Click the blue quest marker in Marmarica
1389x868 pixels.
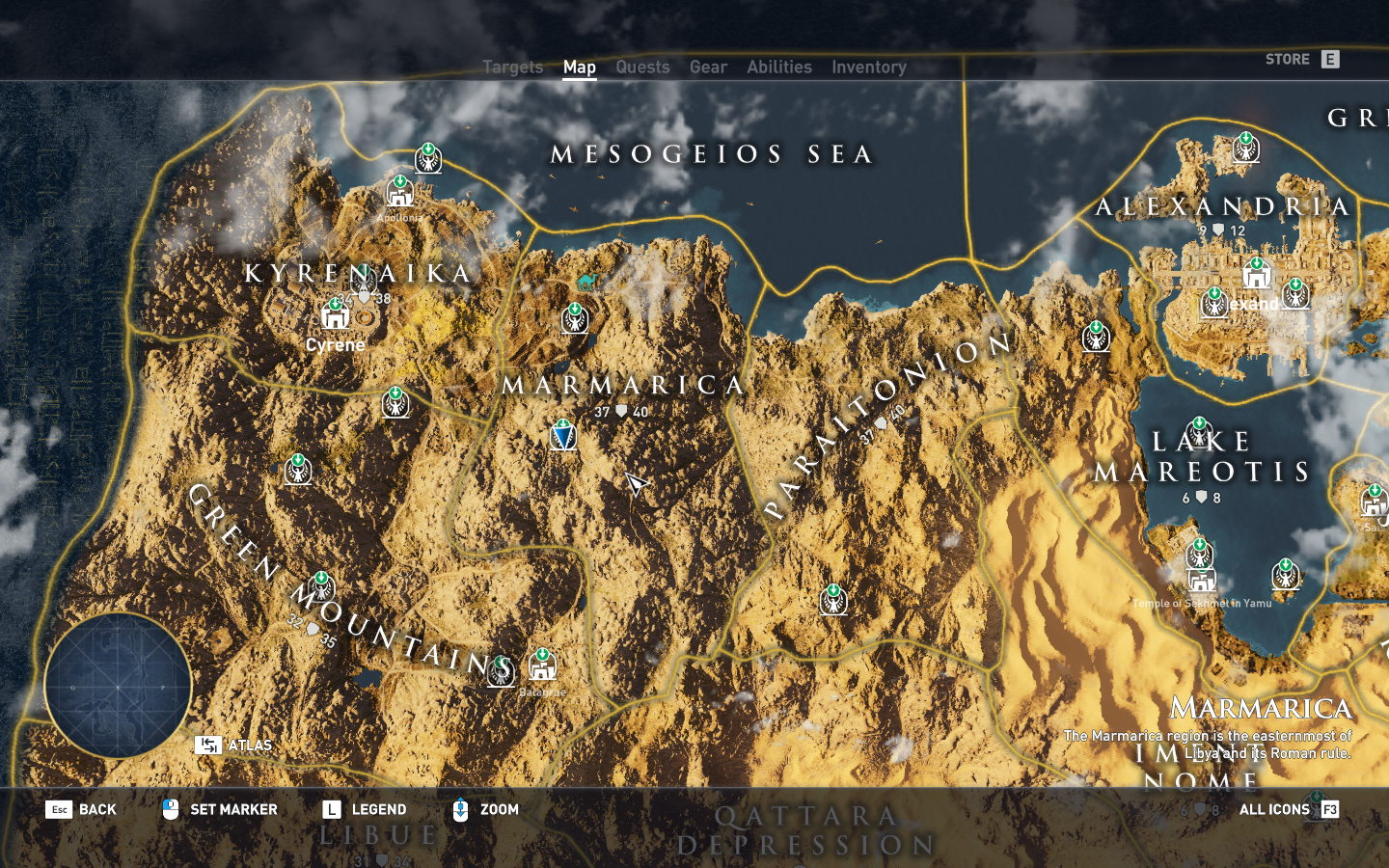(562, 435)
